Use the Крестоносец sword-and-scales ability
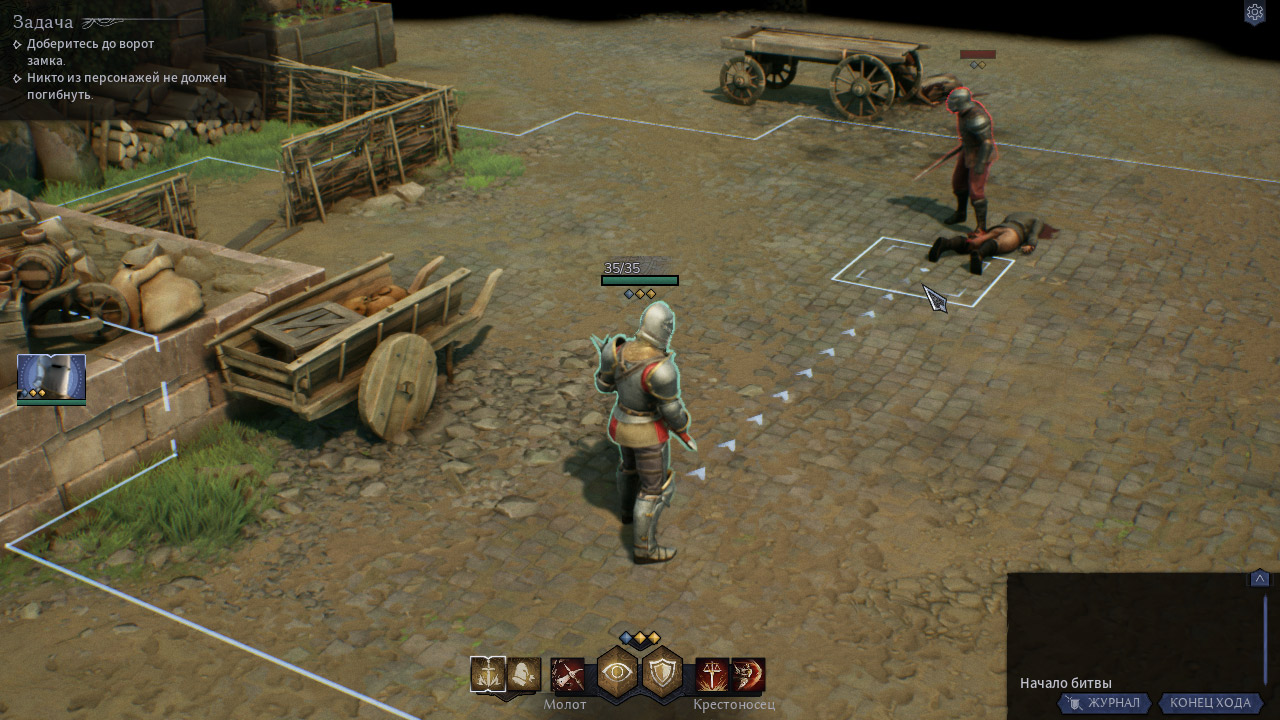Image resolution: width=1280 pixels, height=720 pixels. pos(712,675)
